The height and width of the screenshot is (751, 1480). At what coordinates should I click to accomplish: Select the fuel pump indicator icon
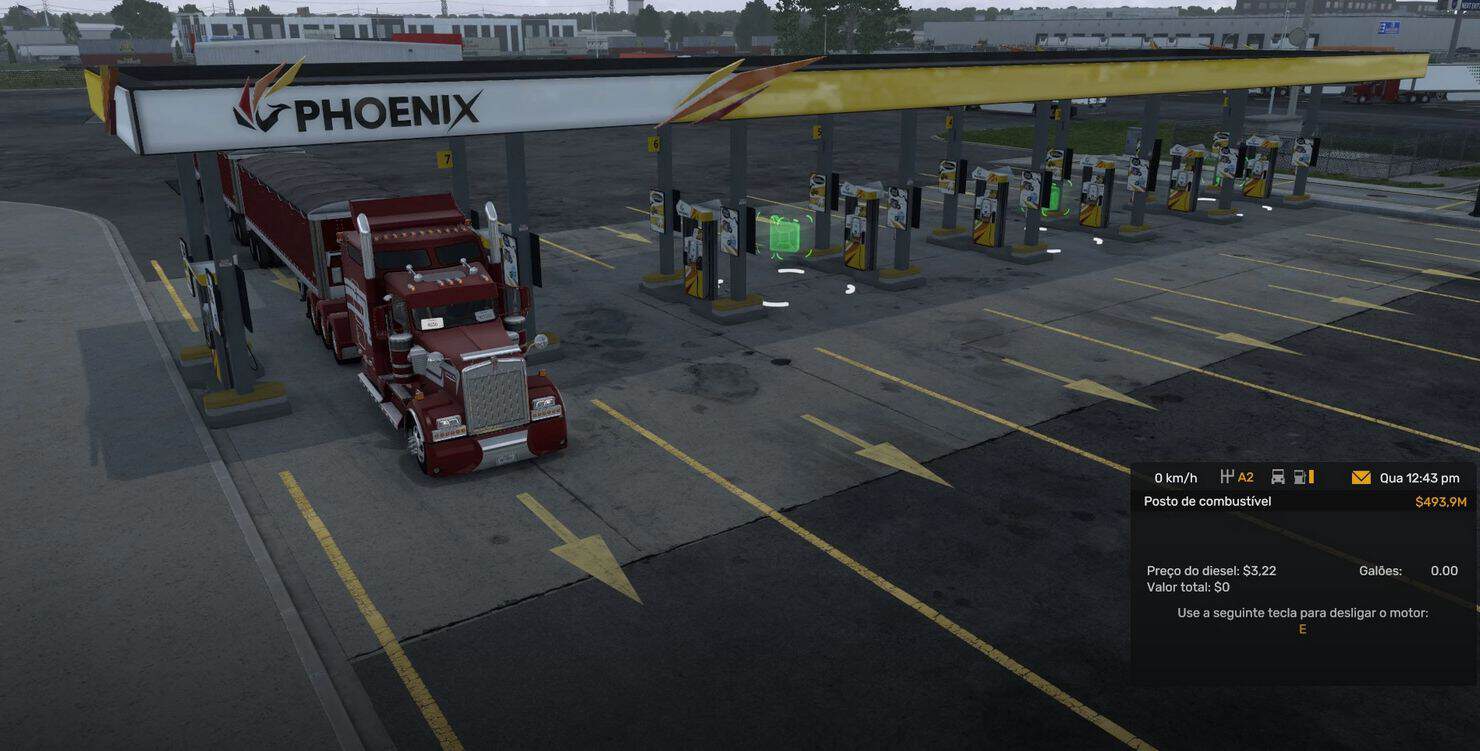pyautogui.click(x=1302, y=478)
